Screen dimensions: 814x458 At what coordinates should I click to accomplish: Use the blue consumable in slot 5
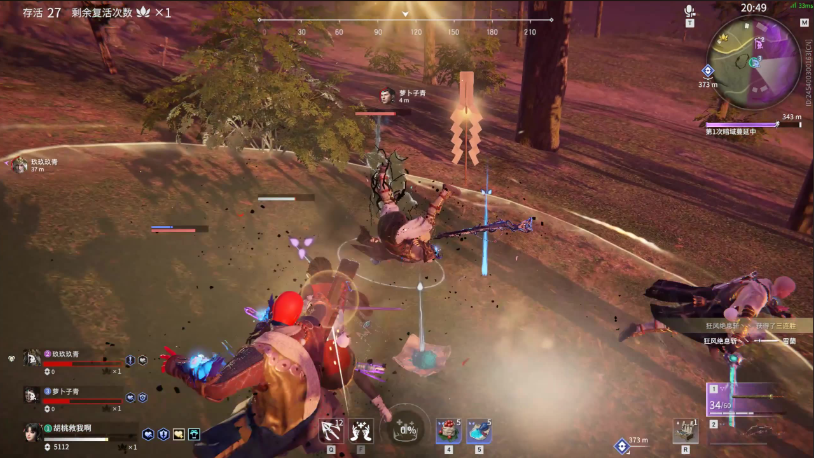479,430
